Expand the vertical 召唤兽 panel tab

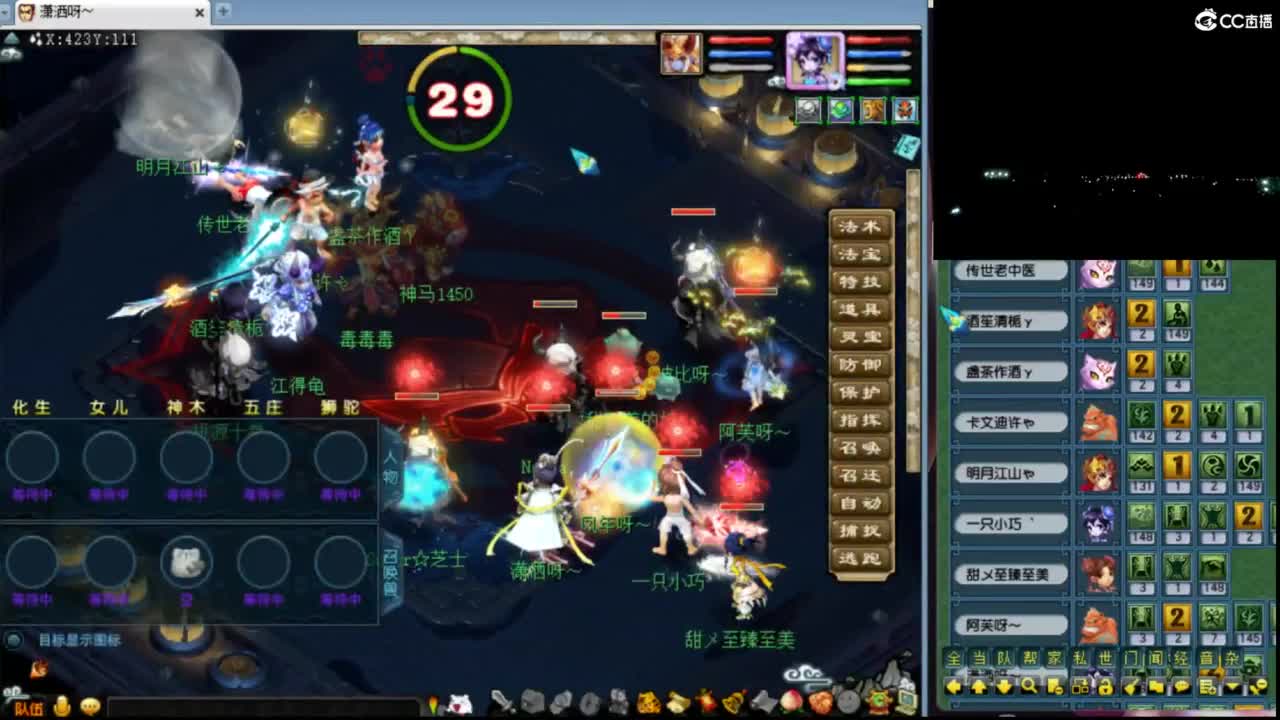click(x=392, y=568)
